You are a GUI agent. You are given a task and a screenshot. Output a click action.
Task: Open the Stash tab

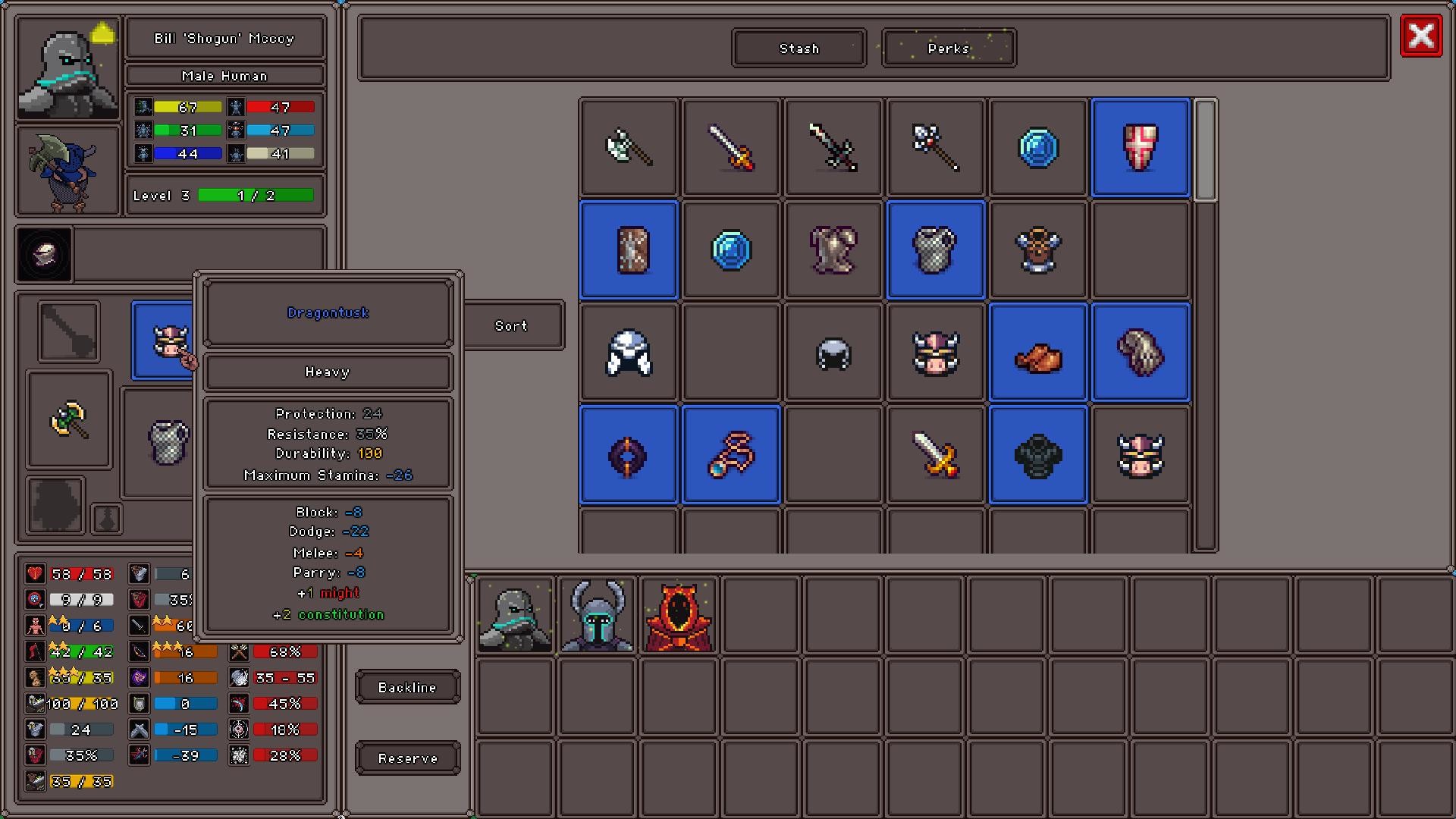click(798, 48)
